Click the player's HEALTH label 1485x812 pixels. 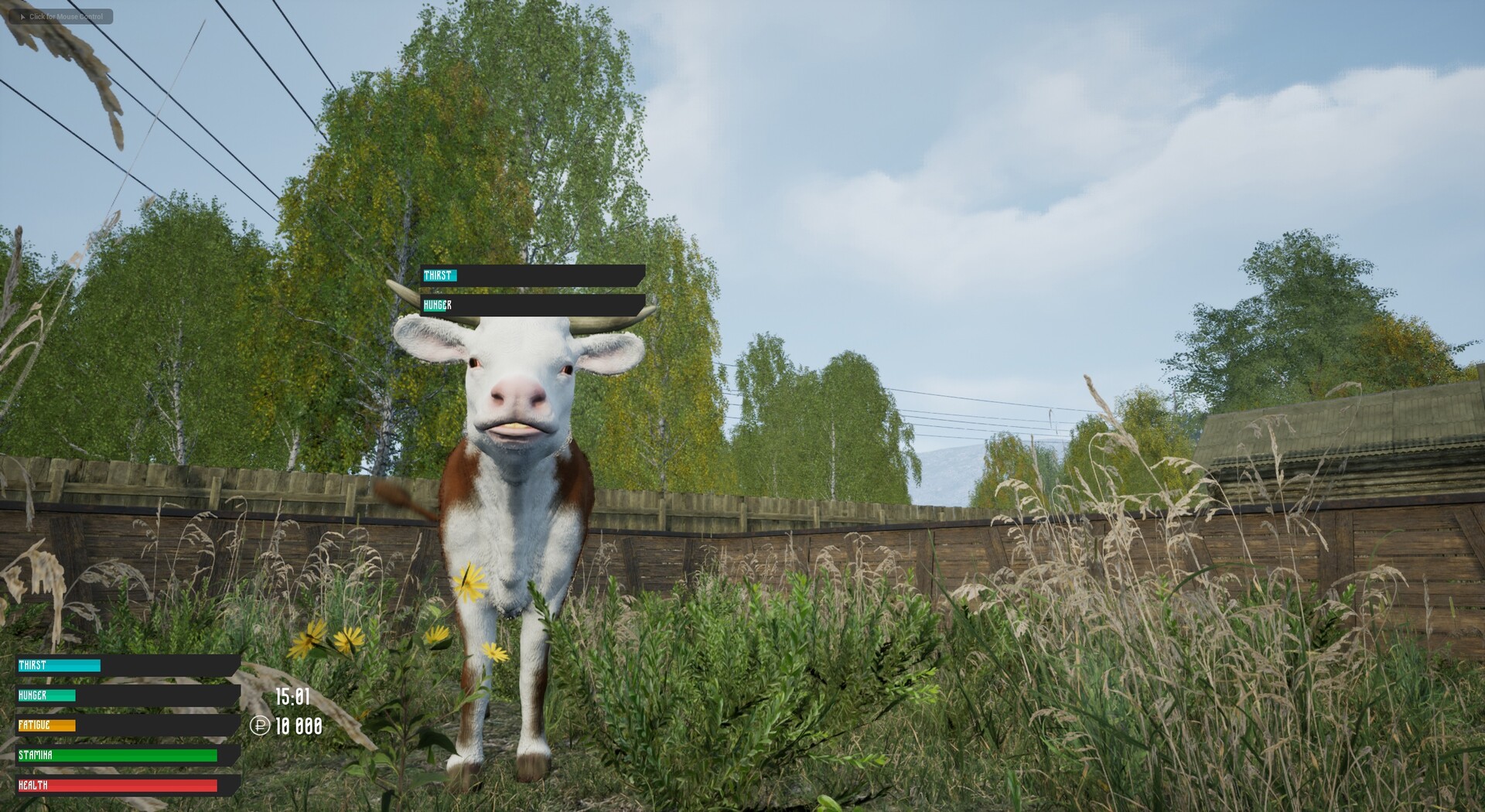point(32,784)
